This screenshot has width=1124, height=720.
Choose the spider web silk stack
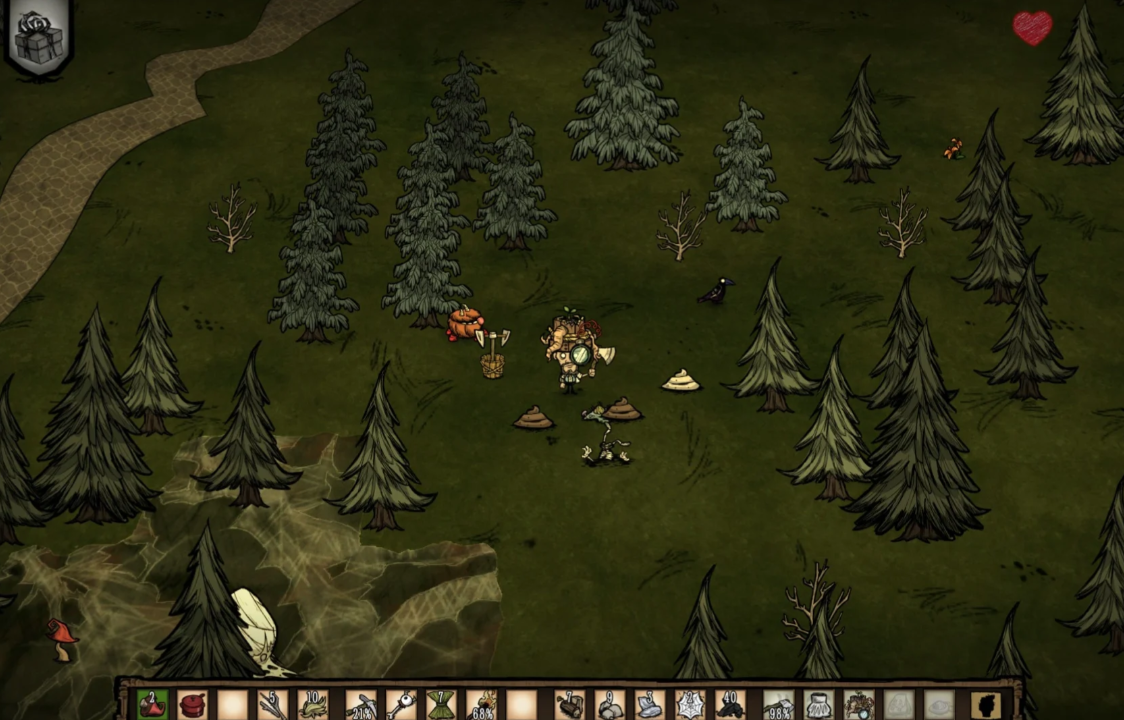pos(690,705)
